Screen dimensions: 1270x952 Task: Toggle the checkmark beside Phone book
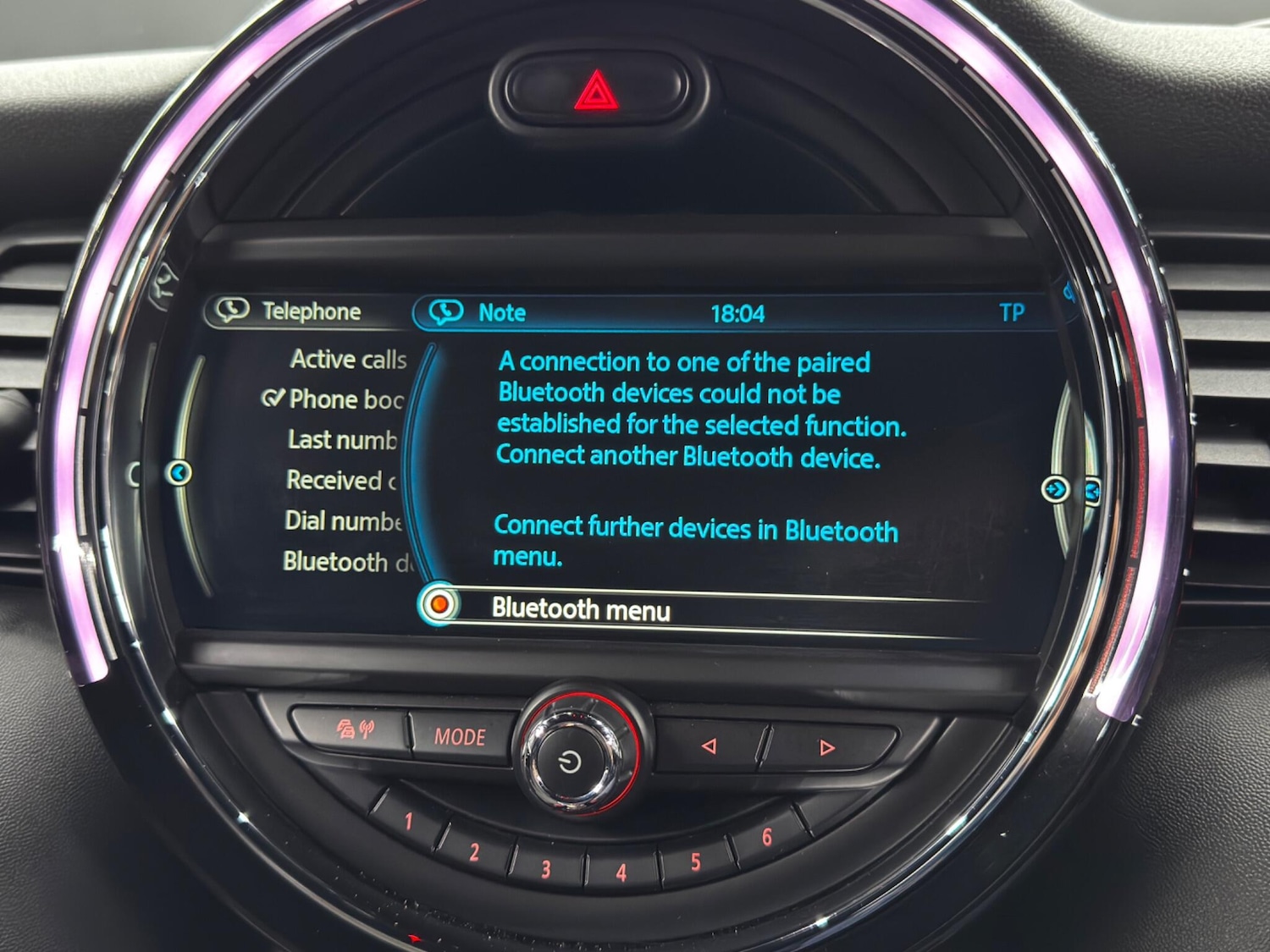[274, 399]
